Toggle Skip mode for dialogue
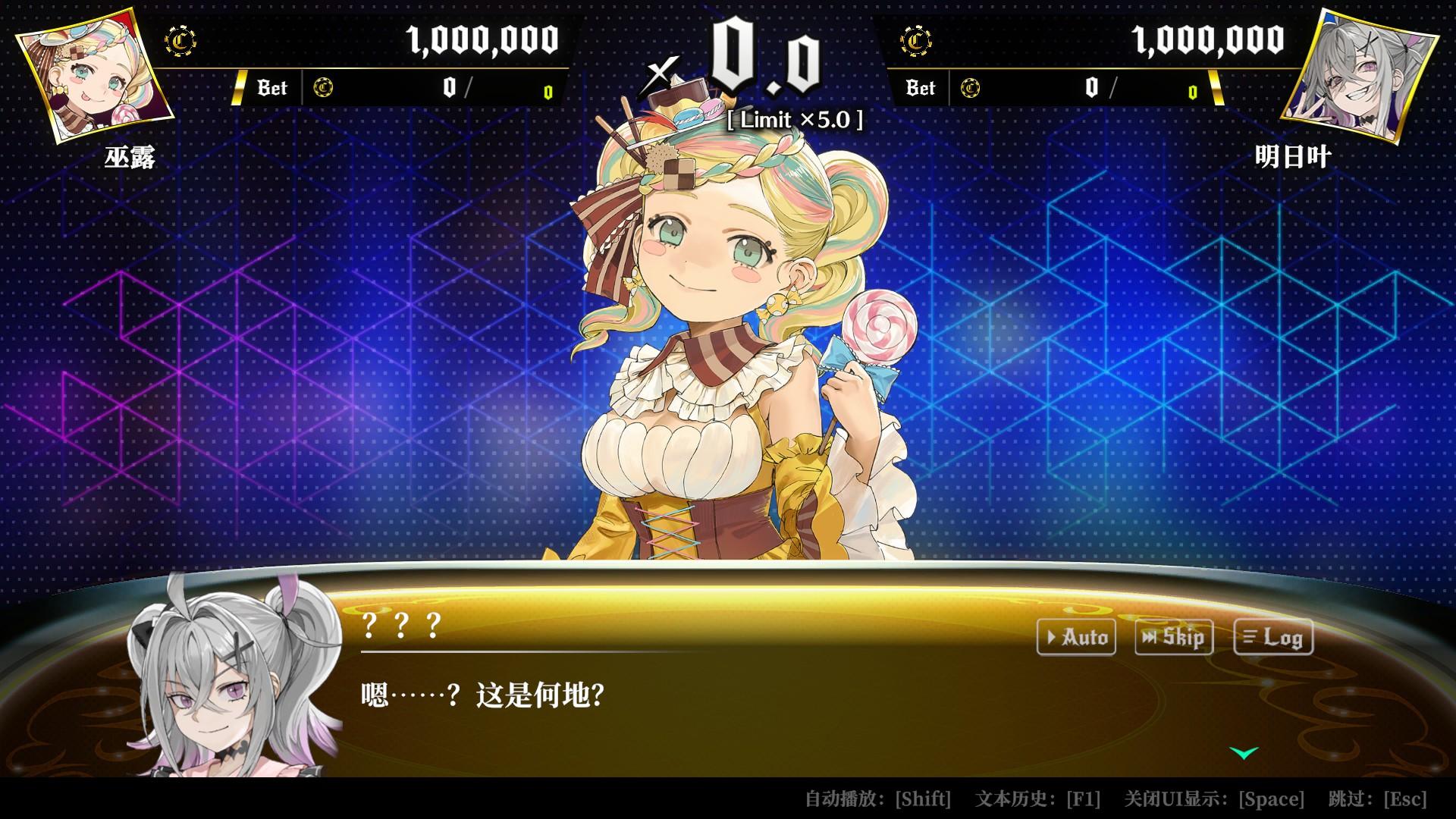This screenshot has width=1456, height=819. tap(1173, 638)
